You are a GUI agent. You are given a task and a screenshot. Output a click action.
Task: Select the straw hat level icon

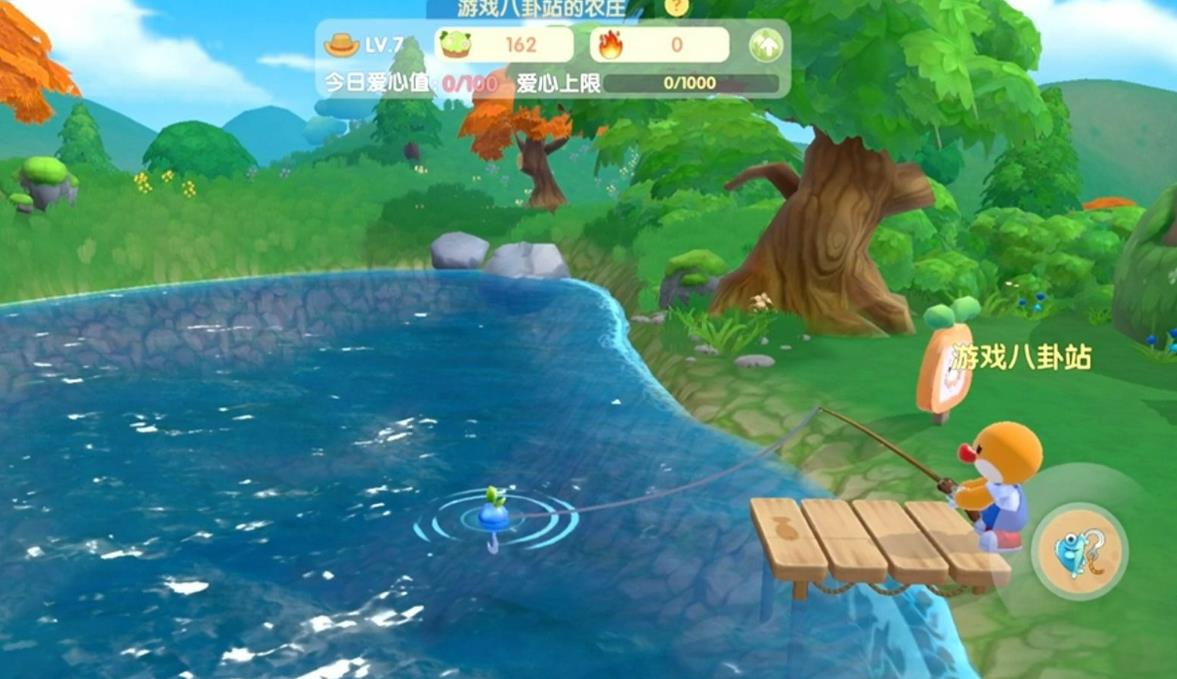342,45
